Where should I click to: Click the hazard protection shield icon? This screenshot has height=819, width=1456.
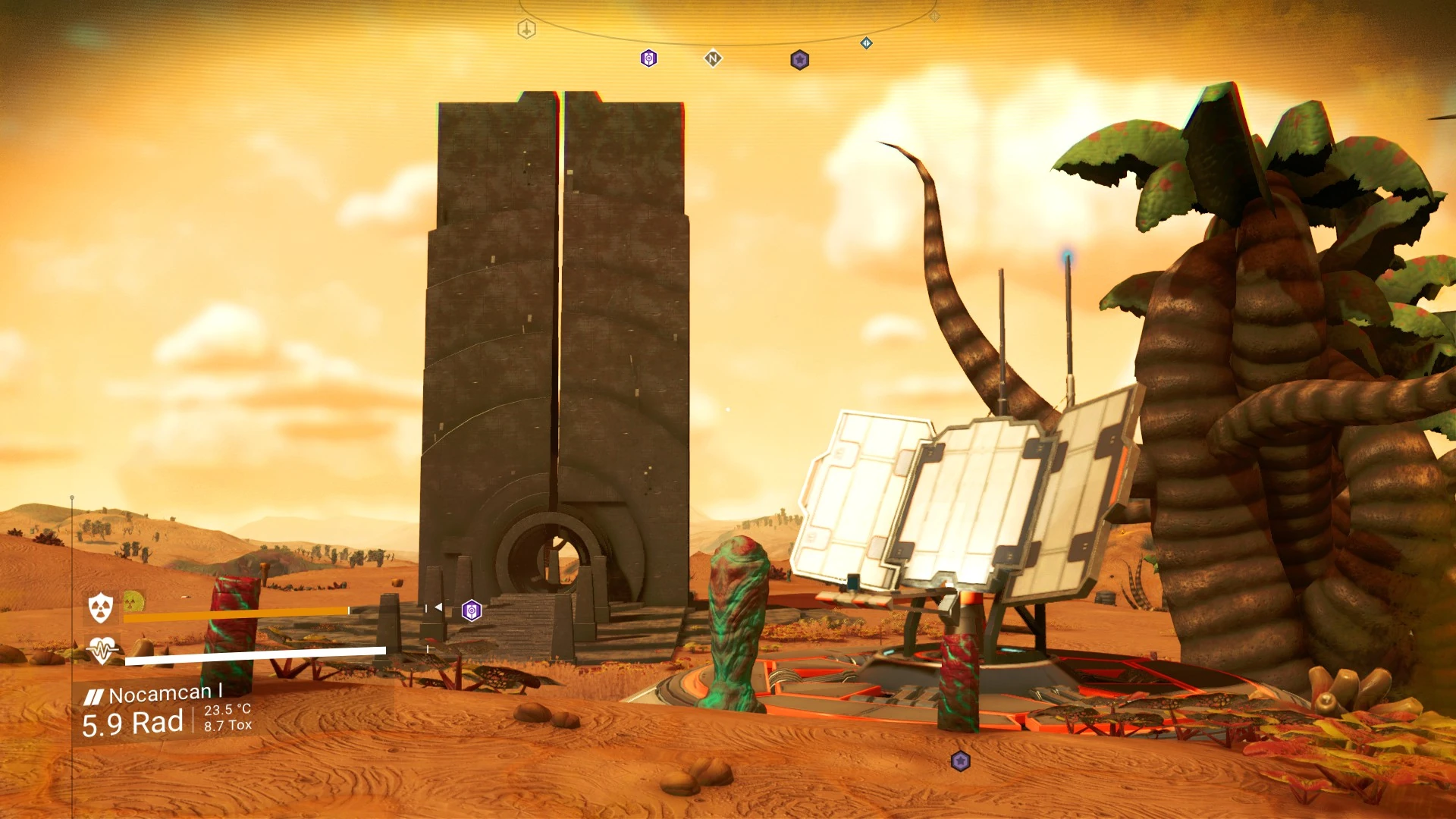pos(101,607)
